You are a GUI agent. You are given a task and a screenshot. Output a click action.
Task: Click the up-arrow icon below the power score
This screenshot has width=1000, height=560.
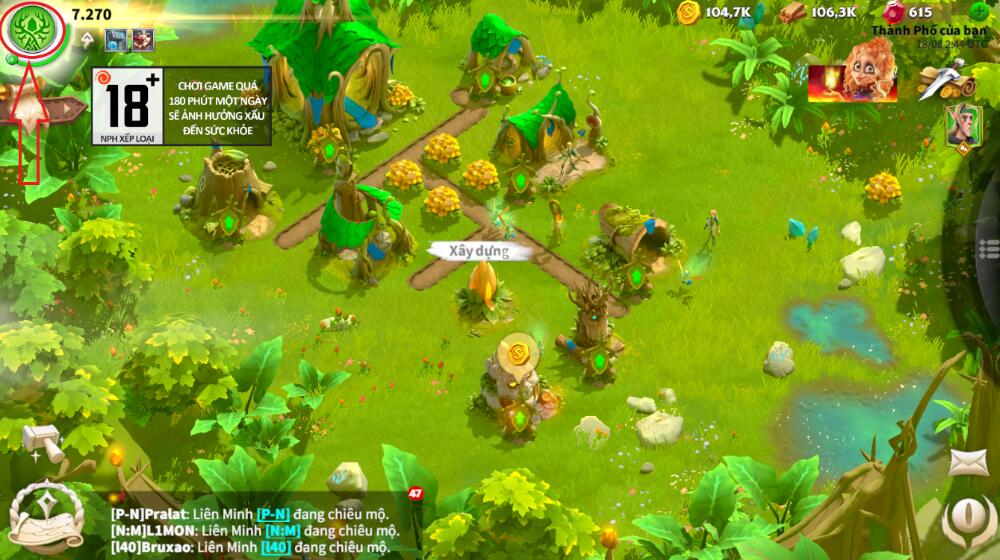coord(88,40)
